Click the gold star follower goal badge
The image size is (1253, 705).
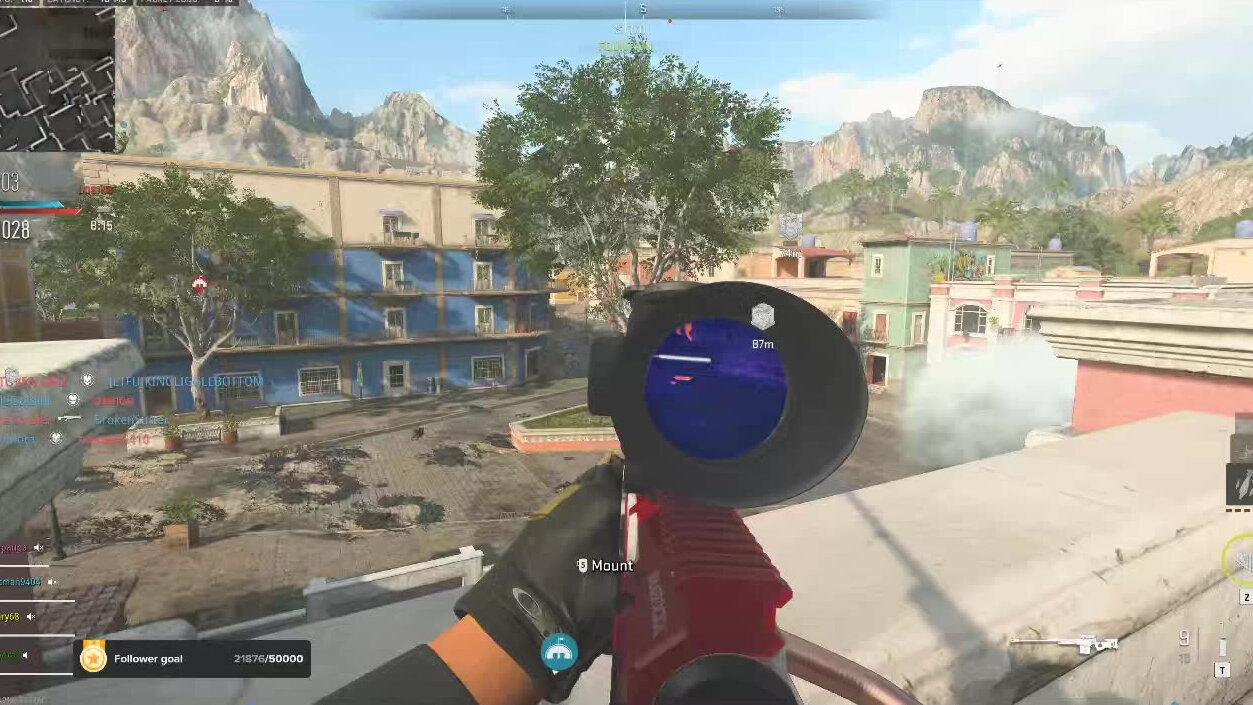coord(94,658)
